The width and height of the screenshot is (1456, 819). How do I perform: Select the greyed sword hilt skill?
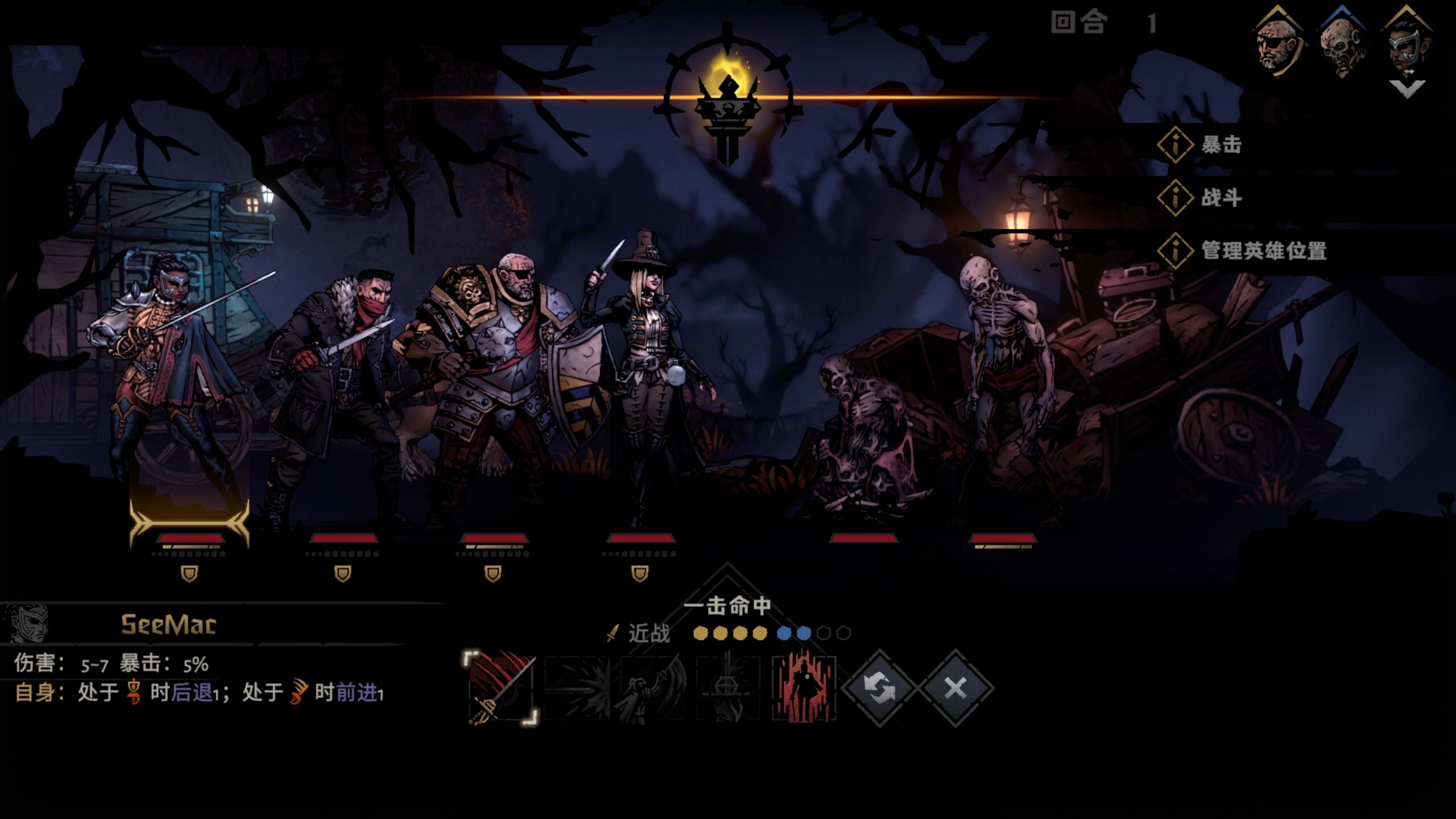point(729,688)
